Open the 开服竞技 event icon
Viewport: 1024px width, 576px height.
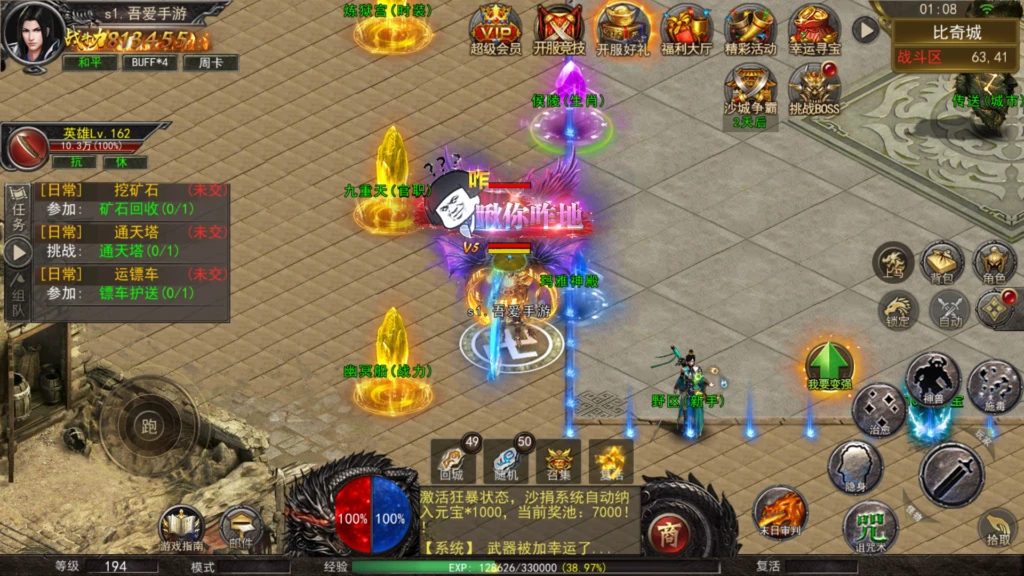point(559,27)
